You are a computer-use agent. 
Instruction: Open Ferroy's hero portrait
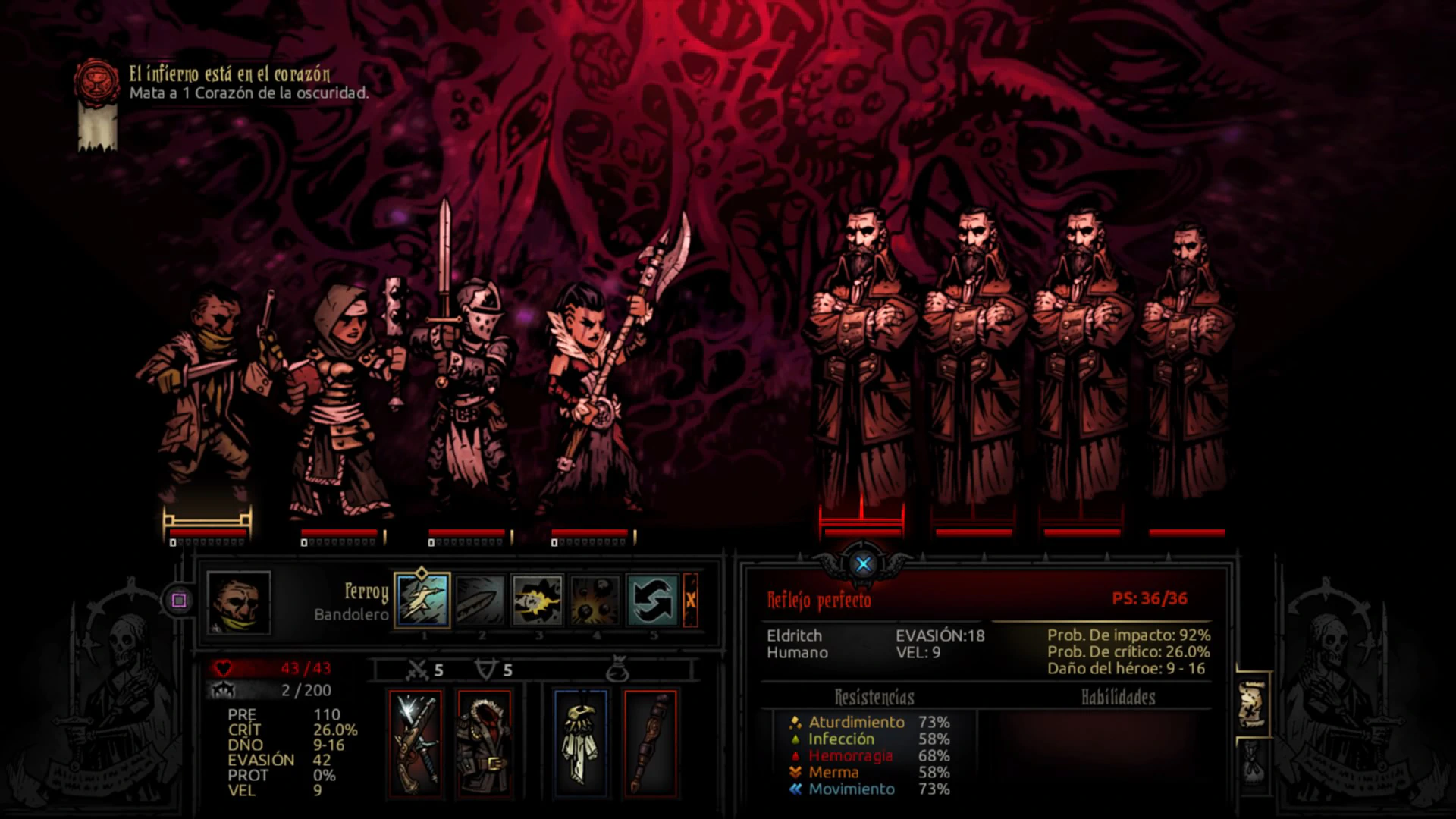pyautogui.click(x=239, y=603)
